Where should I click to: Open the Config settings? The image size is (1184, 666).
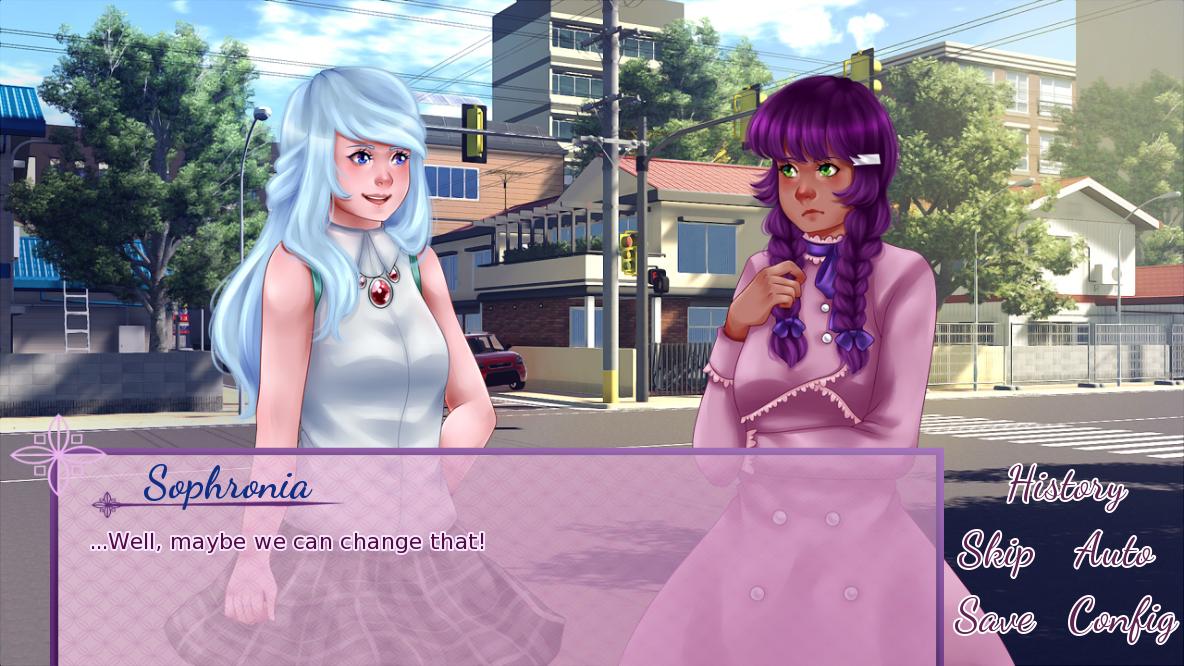(1121, 618)
